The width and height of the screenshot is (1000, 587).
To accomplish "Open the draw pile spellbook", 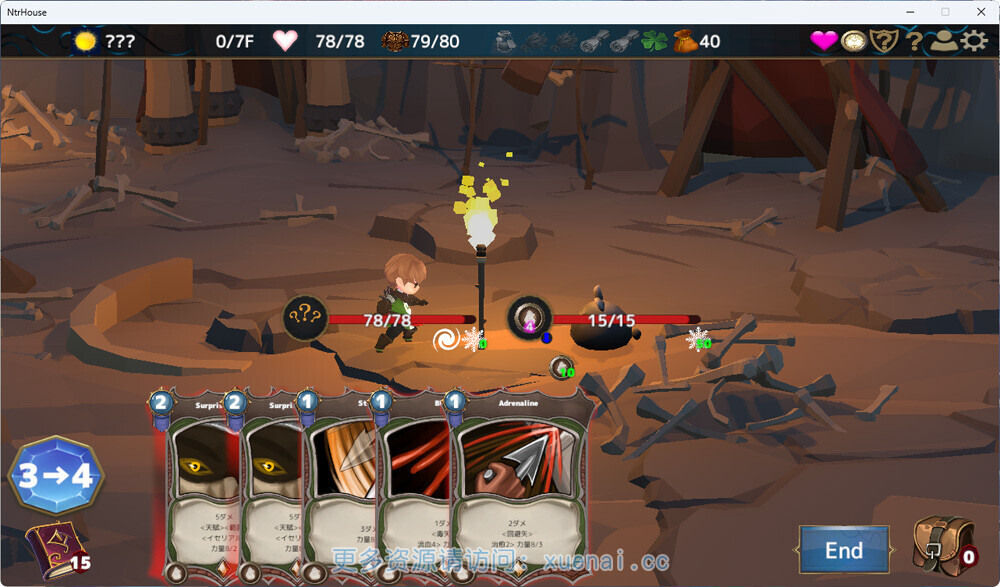I will pos(52,548).
